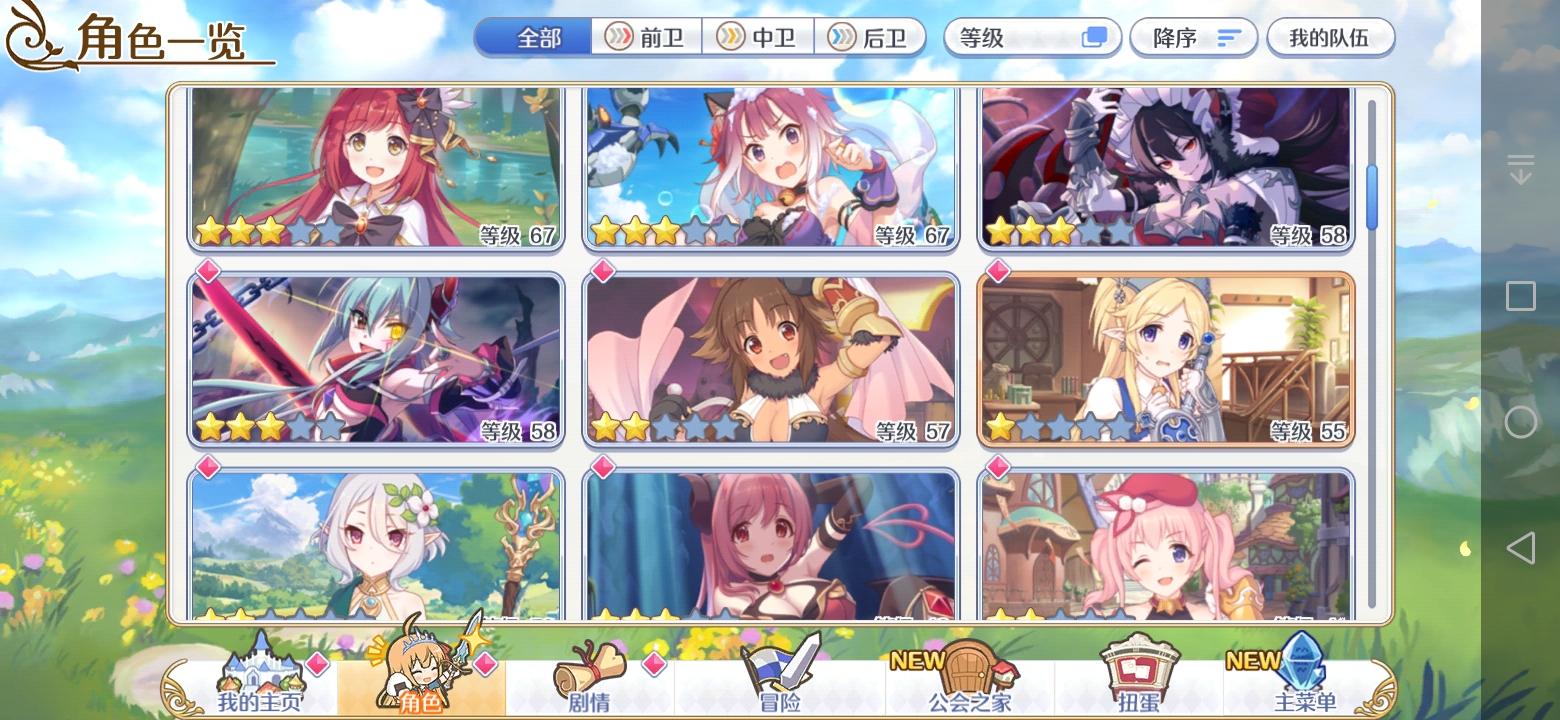This screenshot has width=1560, height=720.
Task: Toggle 降序 descending sort order
Action: (x=1193, y=37)
